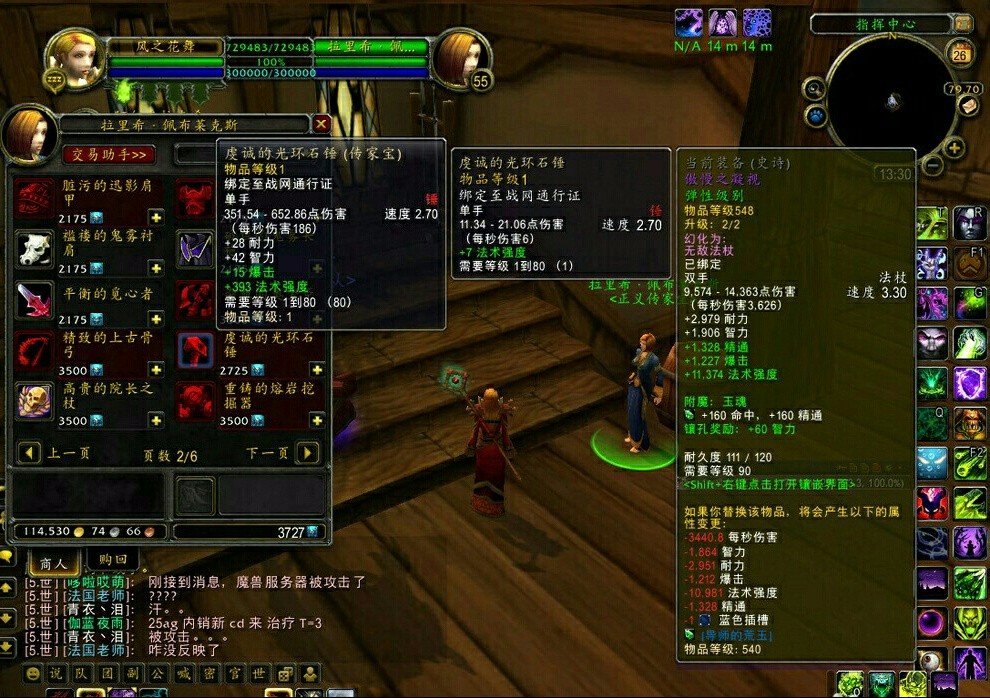Screen dimensions: 990x698
Task: Click the dice roll button in chat bar
Action: 285,673
